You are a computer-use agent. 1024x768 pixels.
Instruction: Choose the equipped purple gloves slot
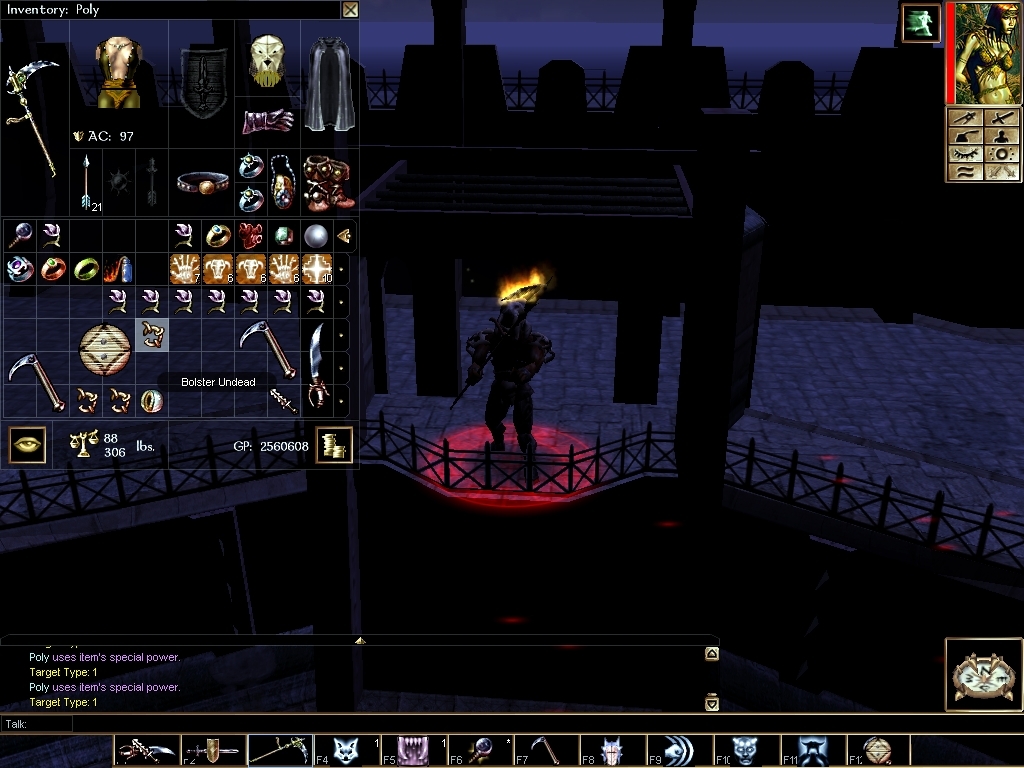pyautogui.click(x=267, y=120)
